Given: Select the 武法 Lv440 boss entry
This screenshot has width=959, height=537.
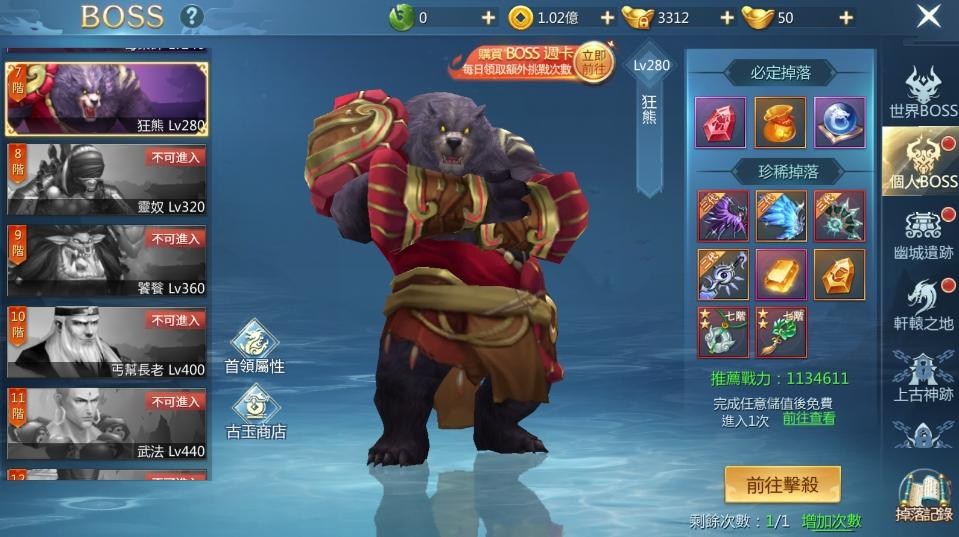Looking at the screenshot, I should [x=107, y=424].
